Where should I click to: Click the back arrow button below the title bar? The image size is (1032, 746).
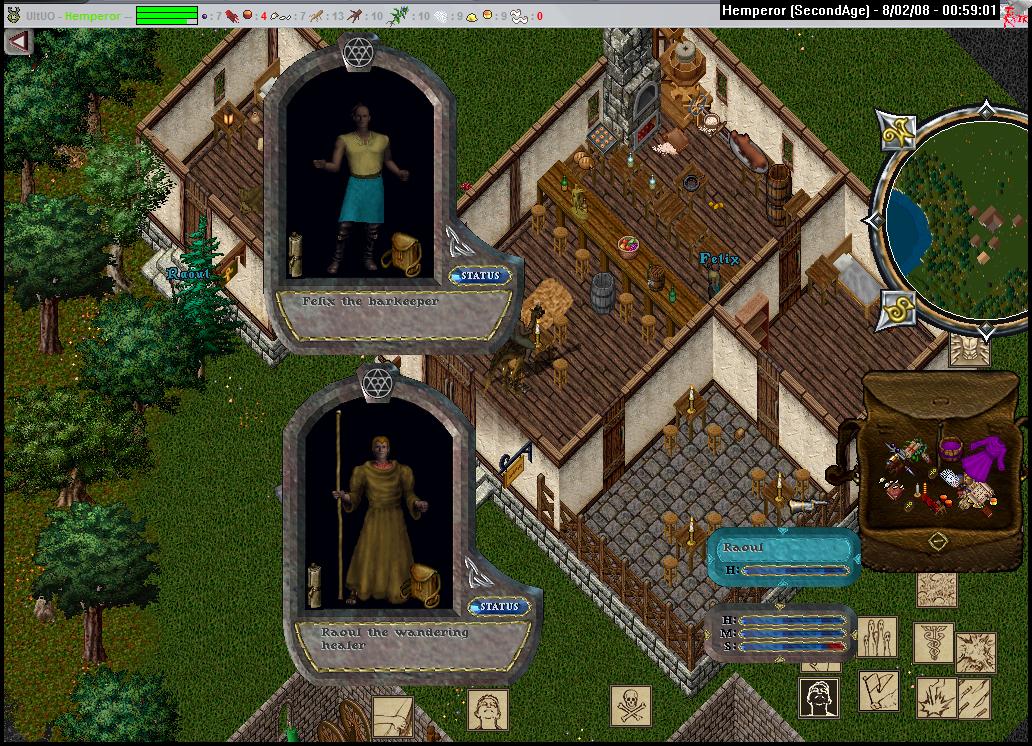pyautogui.click(x=18, y=41)
